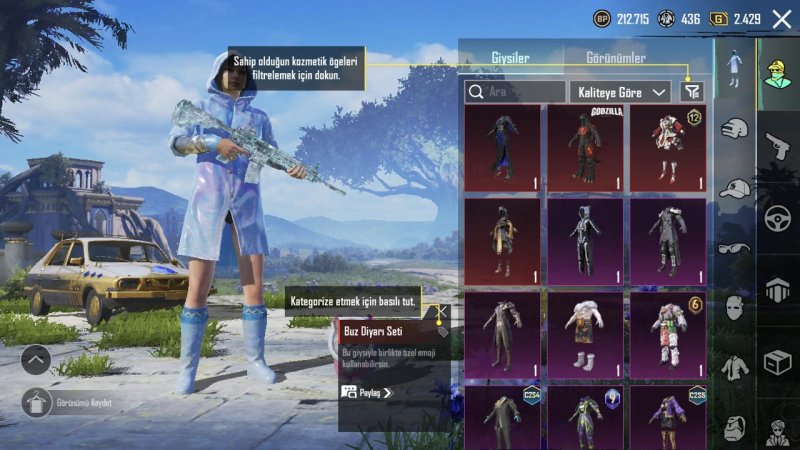Toggle the owned cosmetics filter icon
Image resolution: width=800 pixels, height=450 pixels.
(691, 92)
